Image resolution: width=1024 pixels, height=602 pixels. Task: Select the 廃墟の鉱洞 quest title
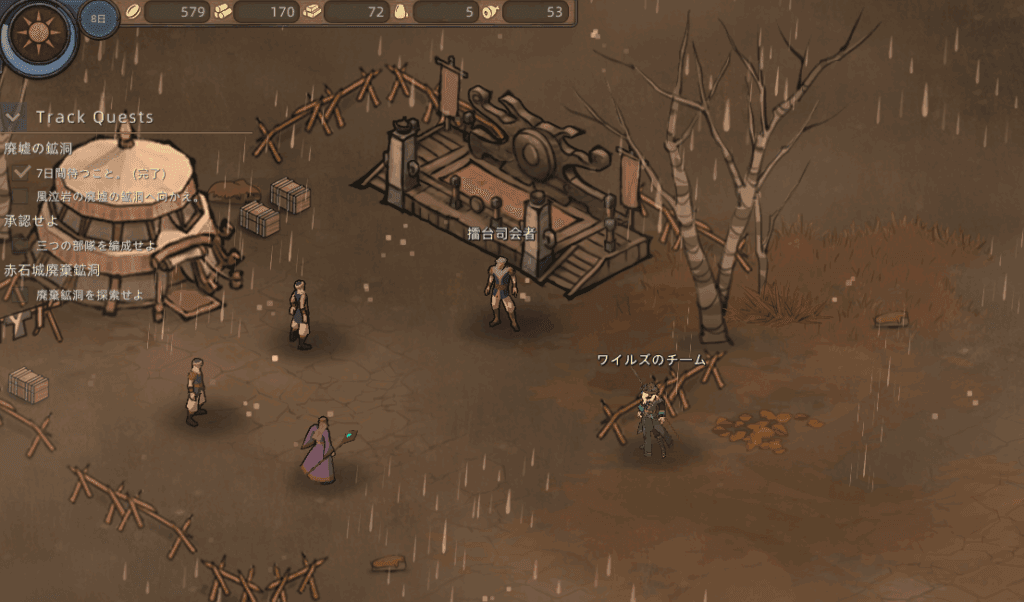coord(38,149)
